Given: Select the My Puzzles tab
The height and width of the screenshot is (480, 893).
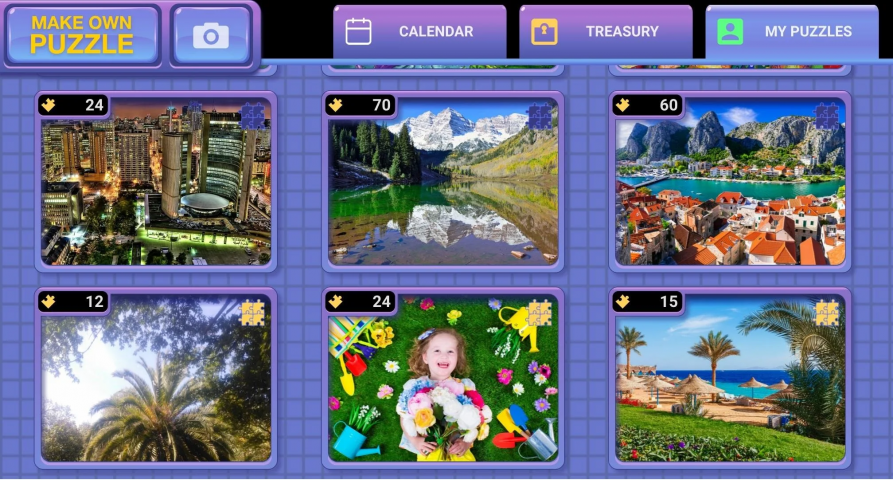Looking at the screenshot, I should pyautogui.click(x=791, y=31).
